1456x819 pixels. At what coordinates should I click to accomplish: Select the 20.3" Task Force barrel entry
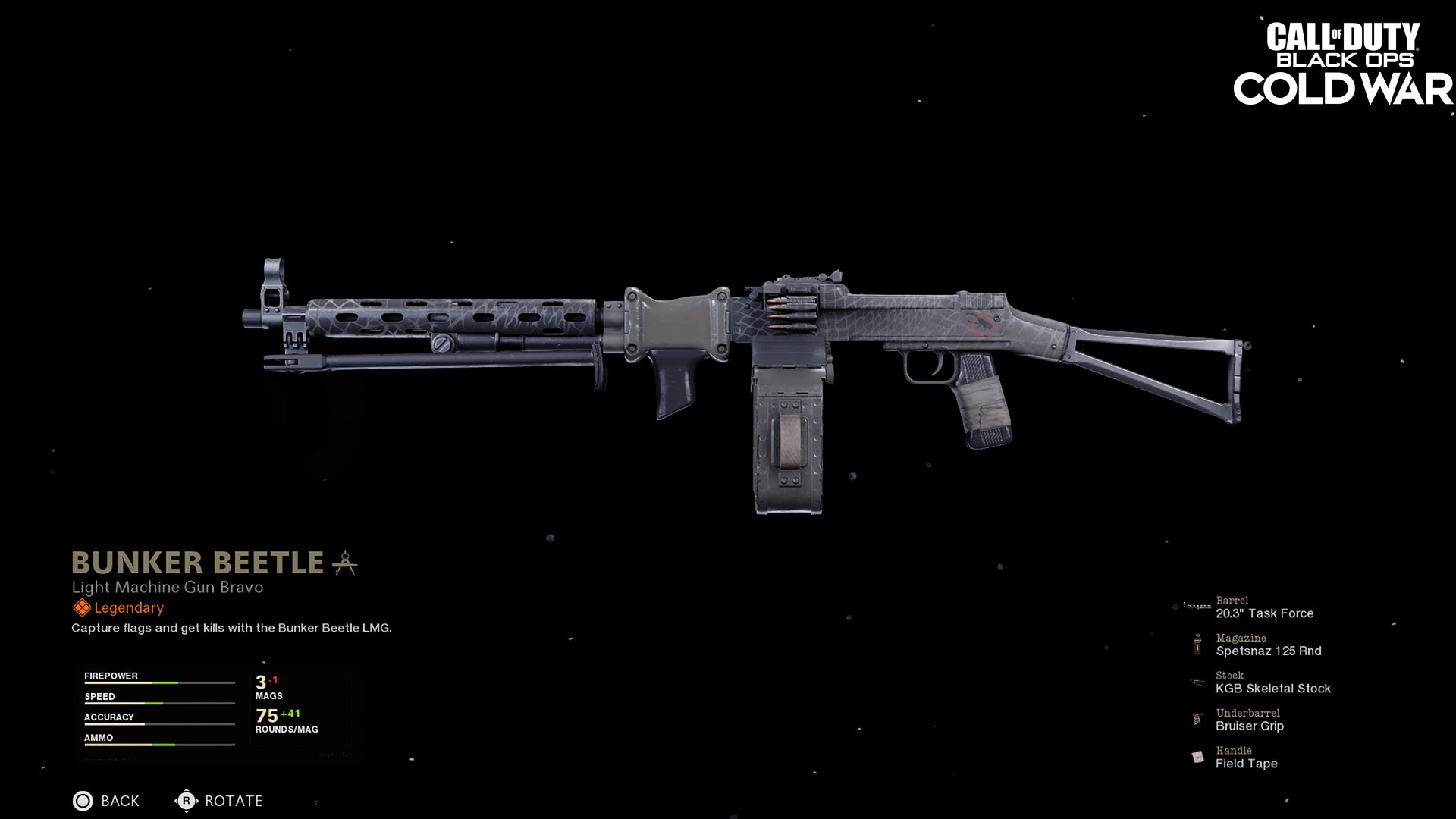[x=1266, y=613]
